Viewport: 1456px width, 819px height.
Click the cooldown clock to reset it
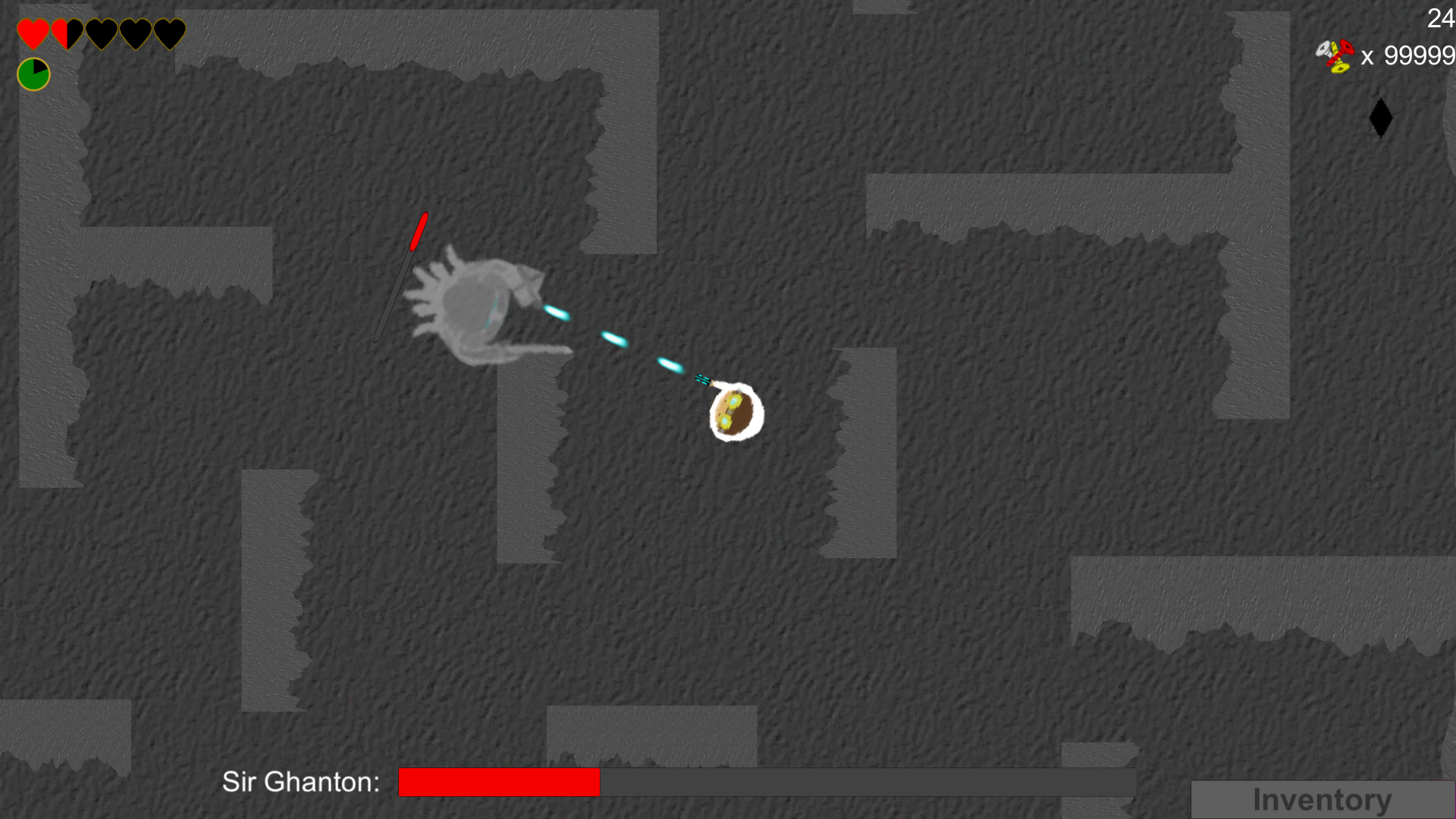click(x=33, y=74)
